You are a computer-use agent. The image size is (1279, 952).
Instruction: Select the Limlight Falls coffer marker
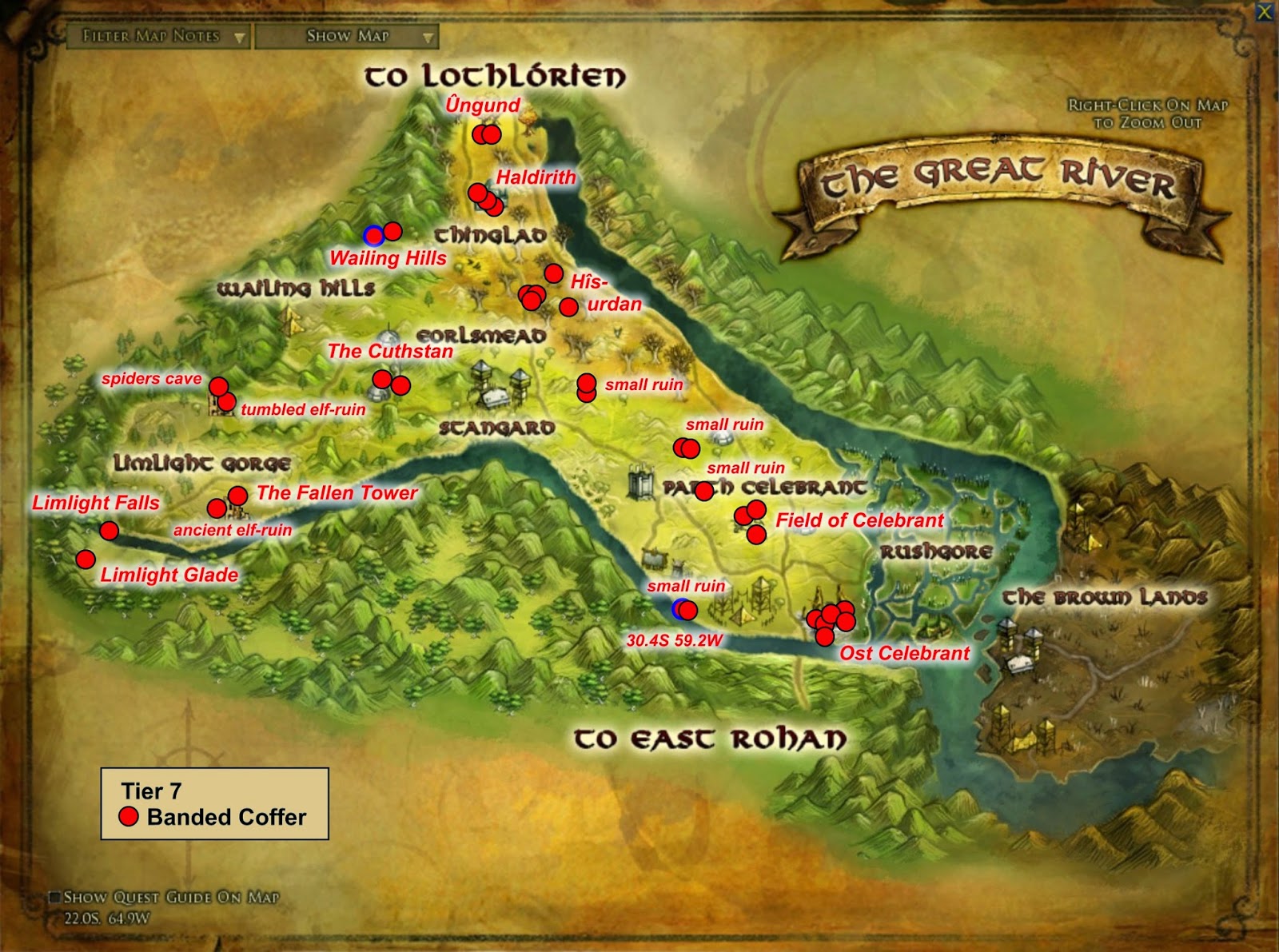click(x=108, y=529)
